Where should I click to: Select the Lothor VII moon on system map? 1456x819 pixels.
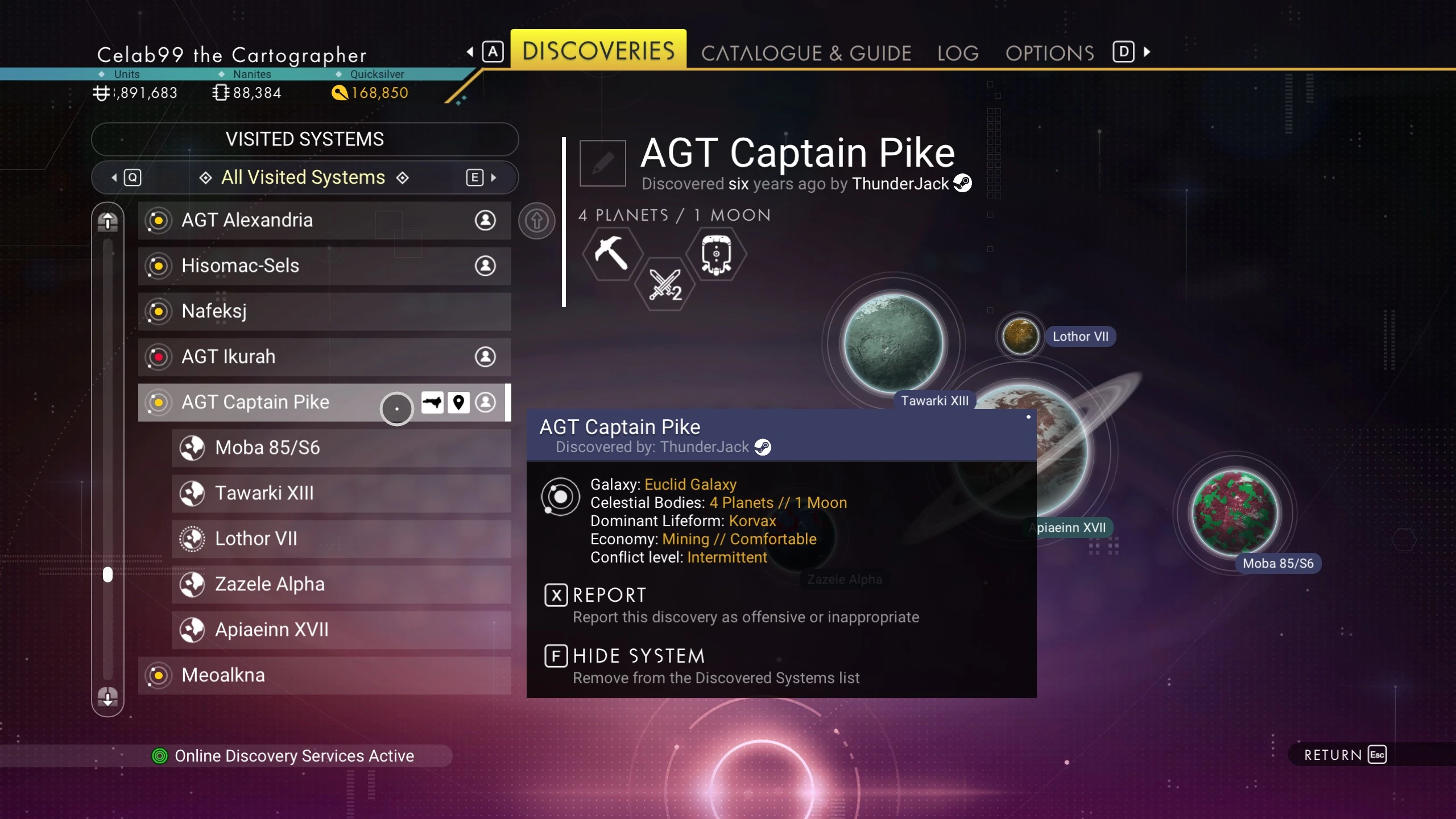point(1020,336)
